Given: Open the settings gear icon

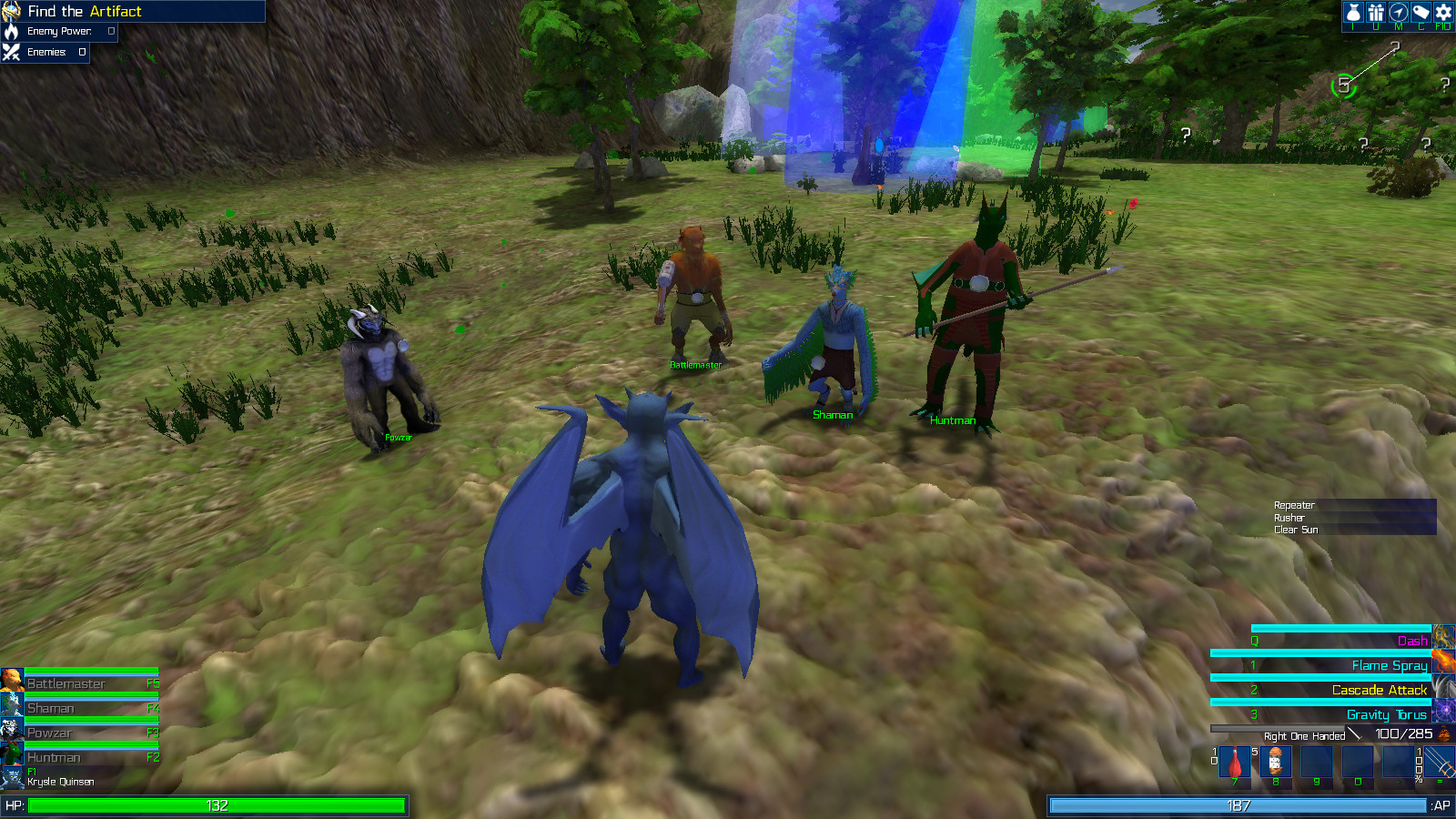Looking at the screenshot, I should click(1442, 12).
